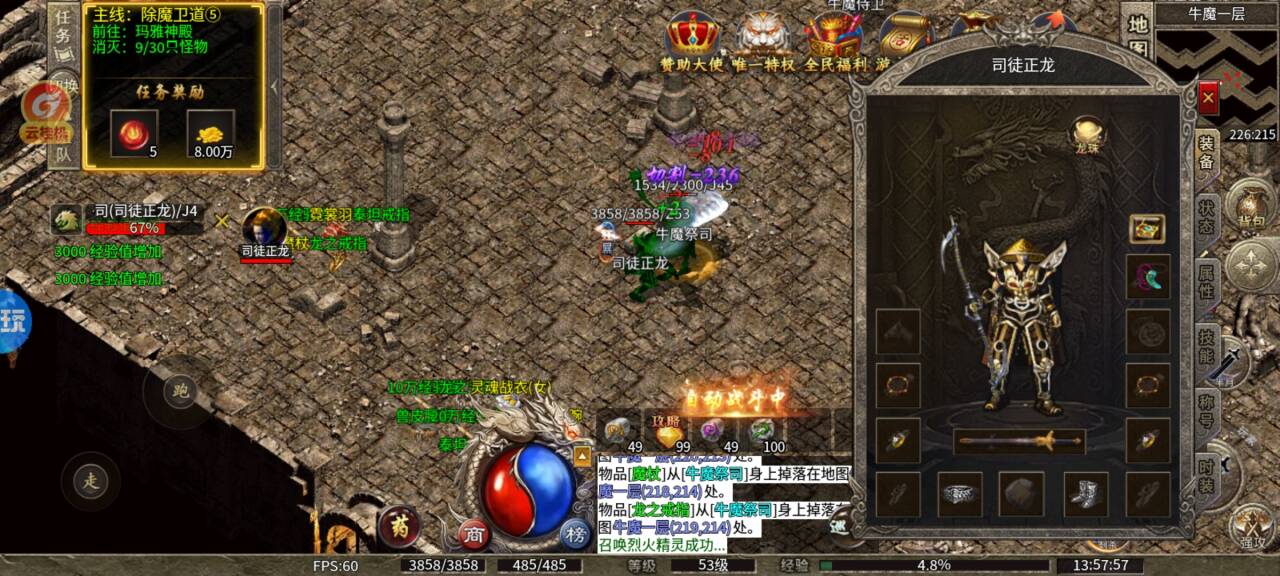Viewport: 1280px width, 576px height.
Task: Open the 全民福利 treasure chest icon
Action: (834, 40)
